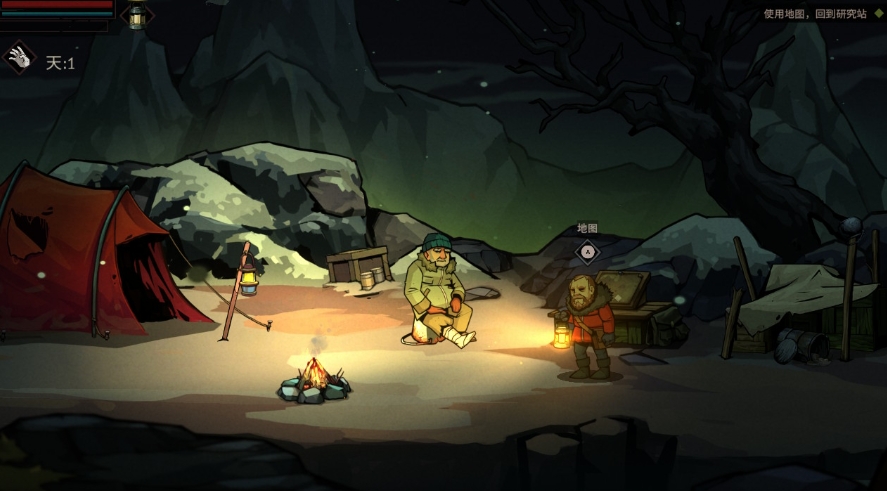This screenshot has width=887, height=491.
Task: Open the objective tracker about returning to the research station
Action: click(x=817, y=14)
